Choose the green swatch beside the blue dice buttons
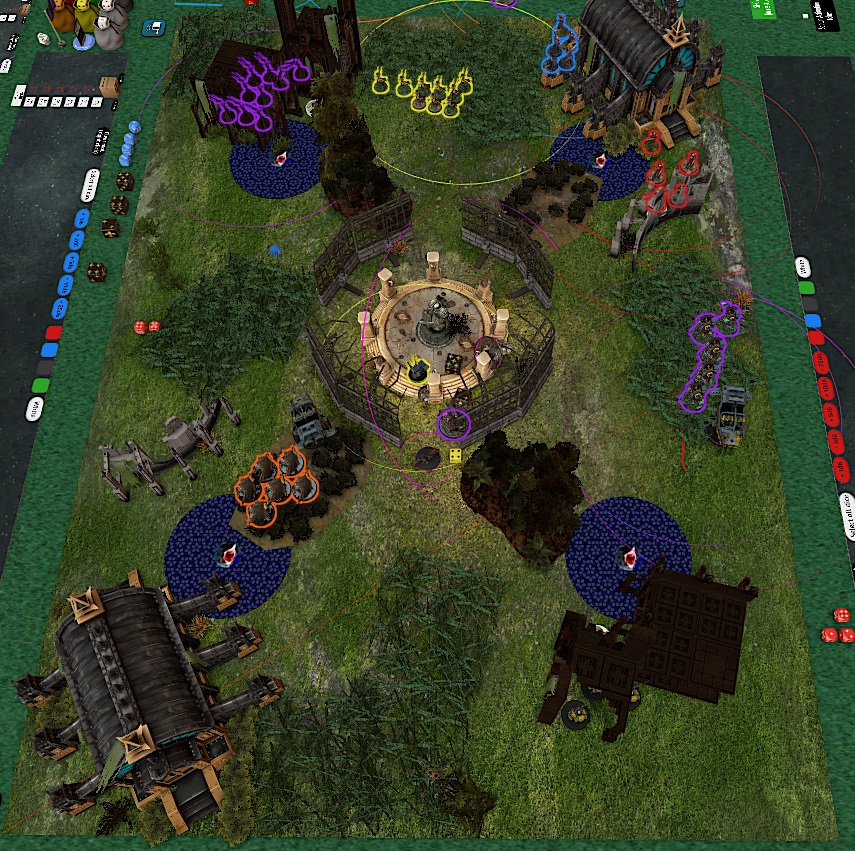Screen dimensions: 855x851 (x=41, y=384)
